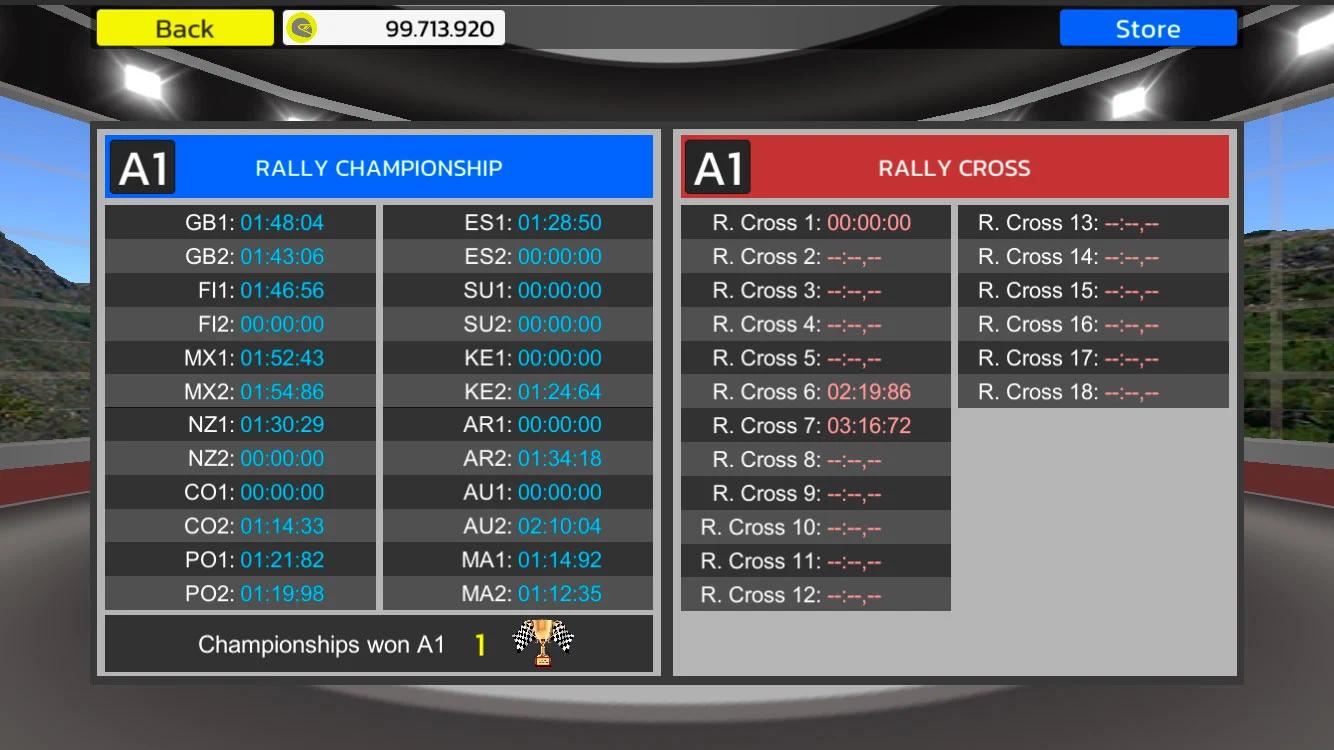Select the R. Cross 18 race slot
This screenshot has width=1334, height=750.
[1092, 391]
